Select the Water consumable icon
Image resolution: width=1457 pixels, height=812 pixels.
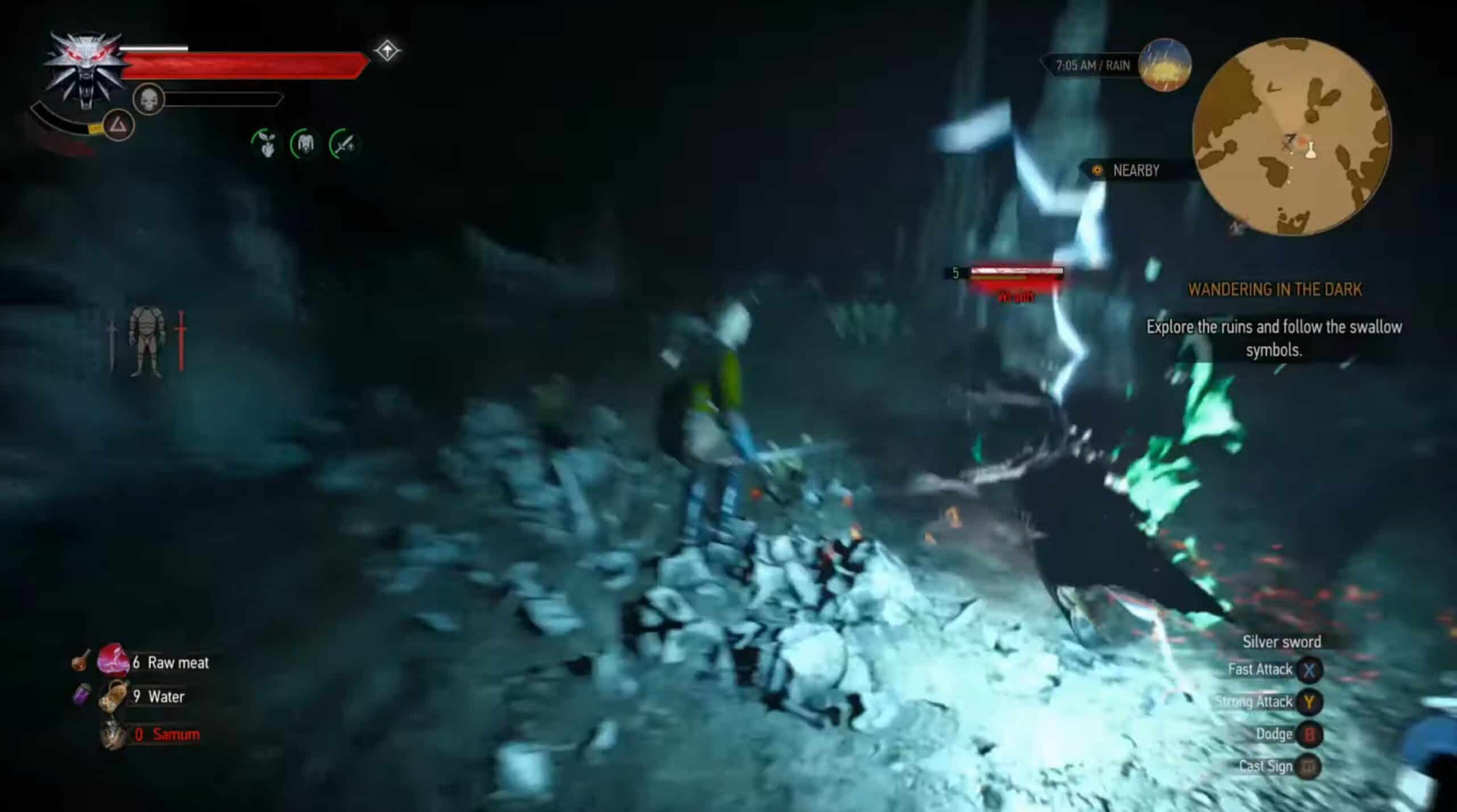(x=114, y=695)
